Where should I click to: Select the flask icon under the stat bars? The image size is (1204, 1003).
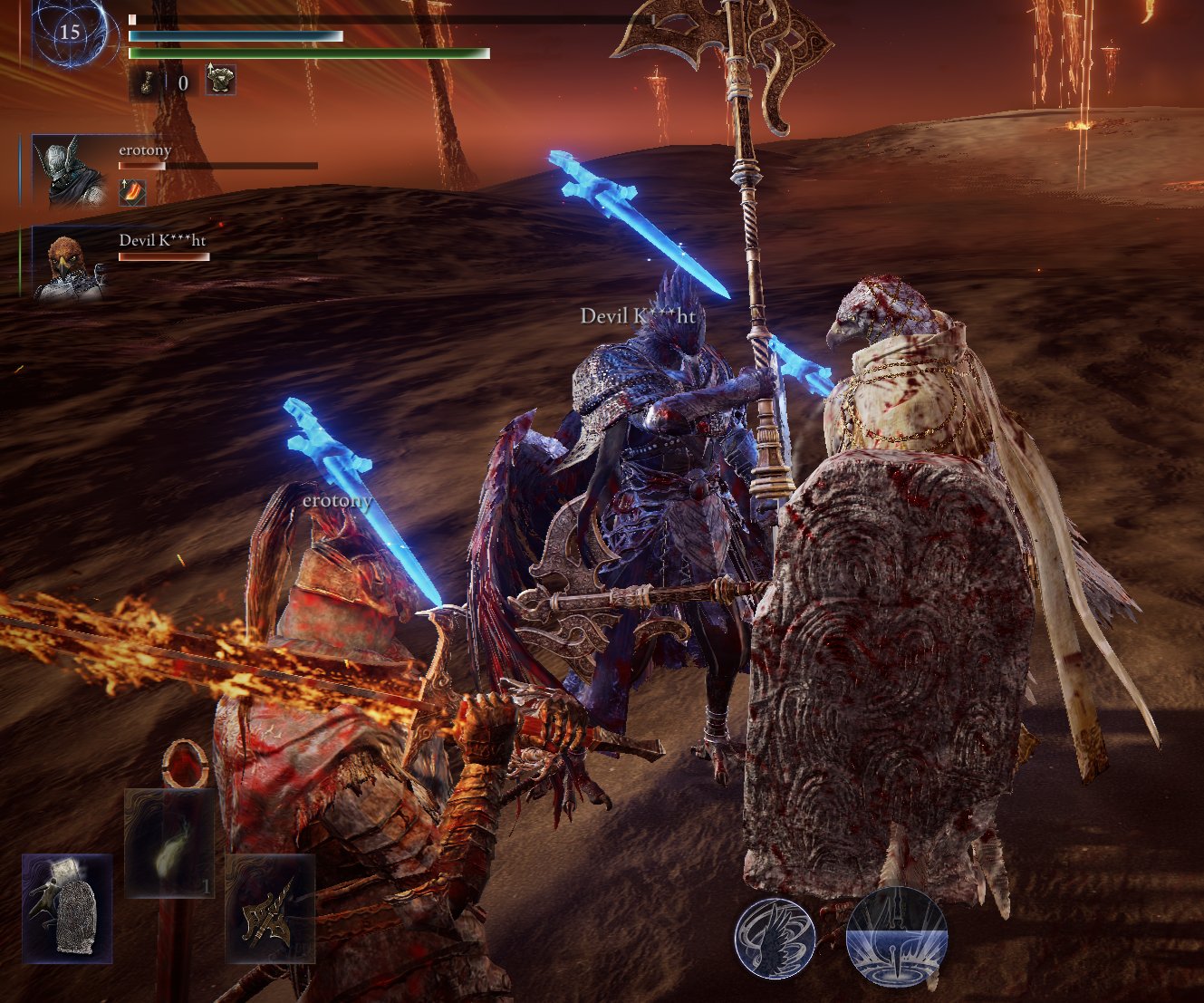click(x=145, y=82)
